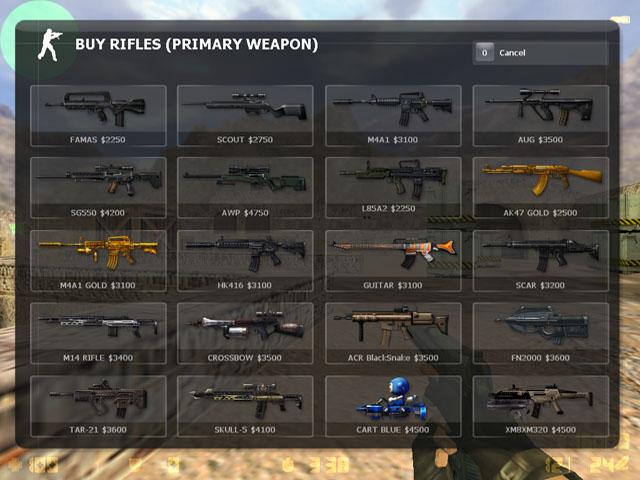Purchase the Scout sniper rifle
Viewport: 640px width, 480px height.
tap(245, 115)
